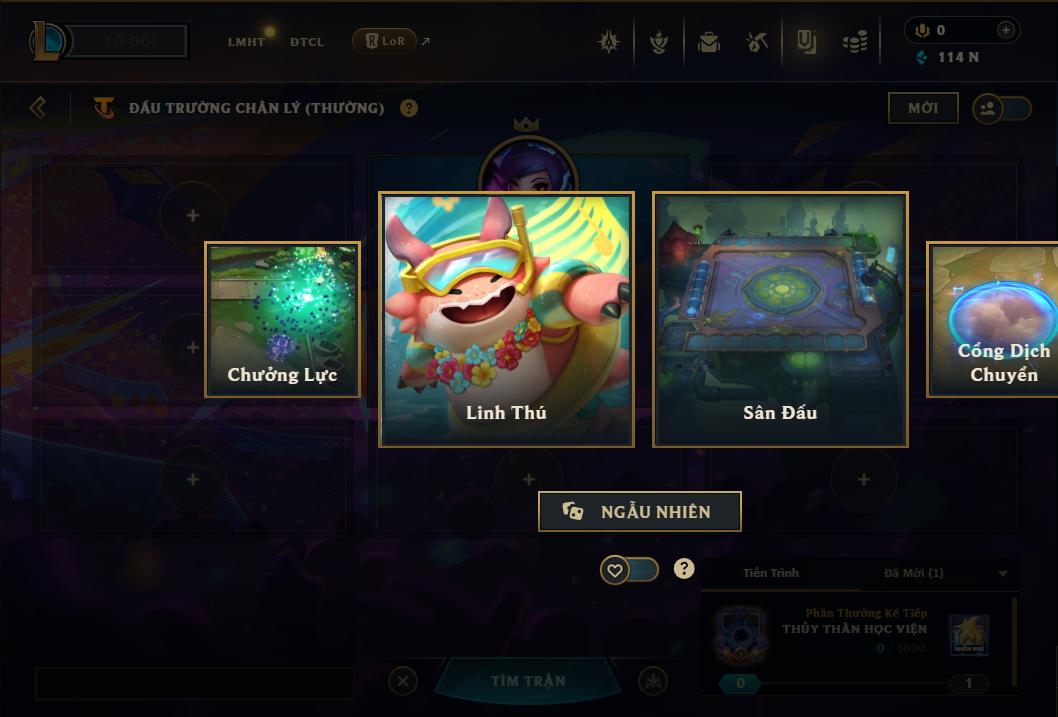
Task: Switch to the ĐTCL tab
Action: (x=307, y=42)
